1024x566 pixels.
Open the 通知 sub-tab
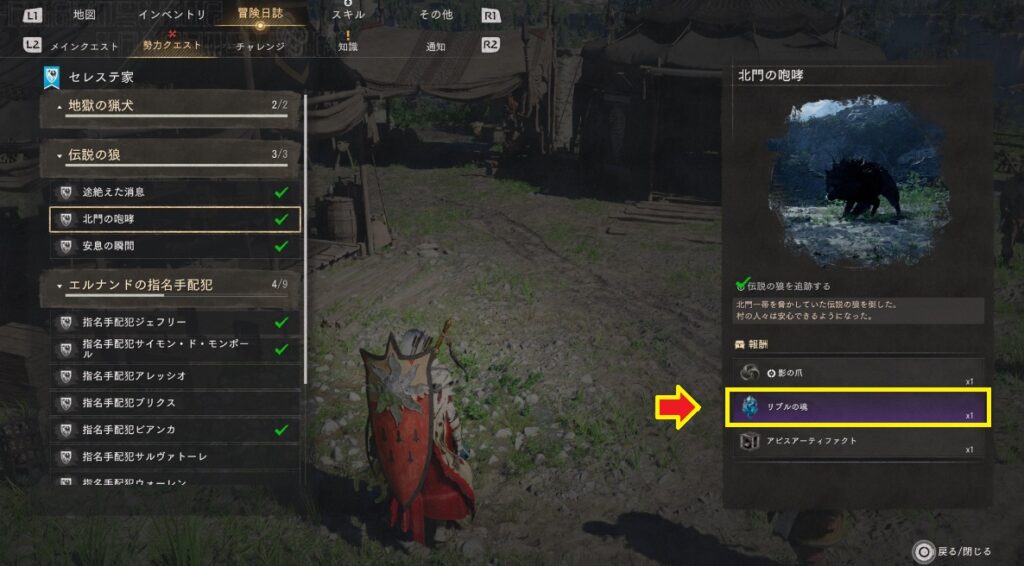436,46
